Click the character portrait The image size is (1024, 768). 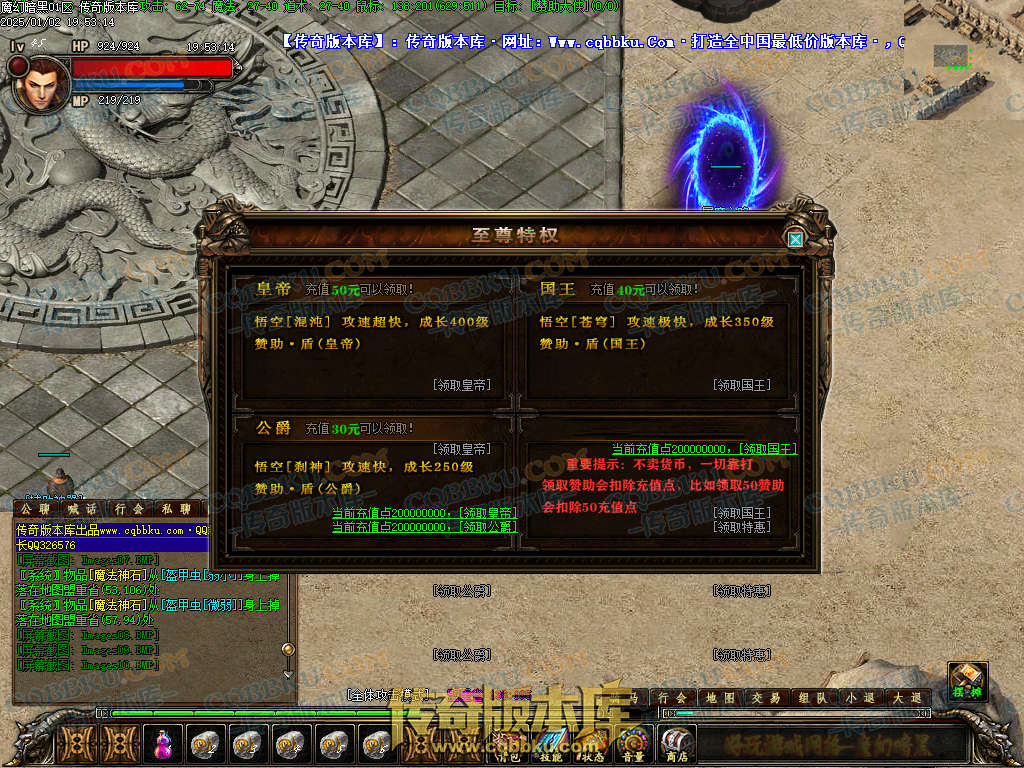[x=37, y=85]
